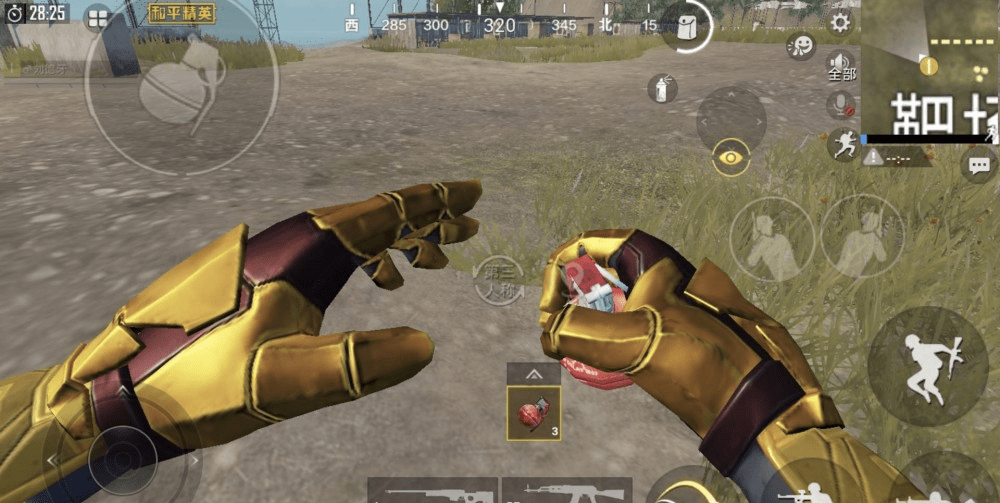Image resolution: width=1000 pixels, height=503 pixels.
Task: Toggle the muted microphone
Action: point(840,104)
